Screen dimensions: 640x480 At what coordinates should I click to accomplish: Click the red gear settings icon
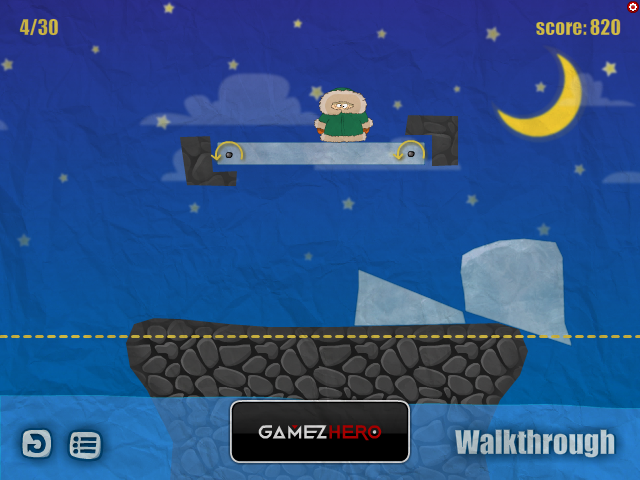633,7
